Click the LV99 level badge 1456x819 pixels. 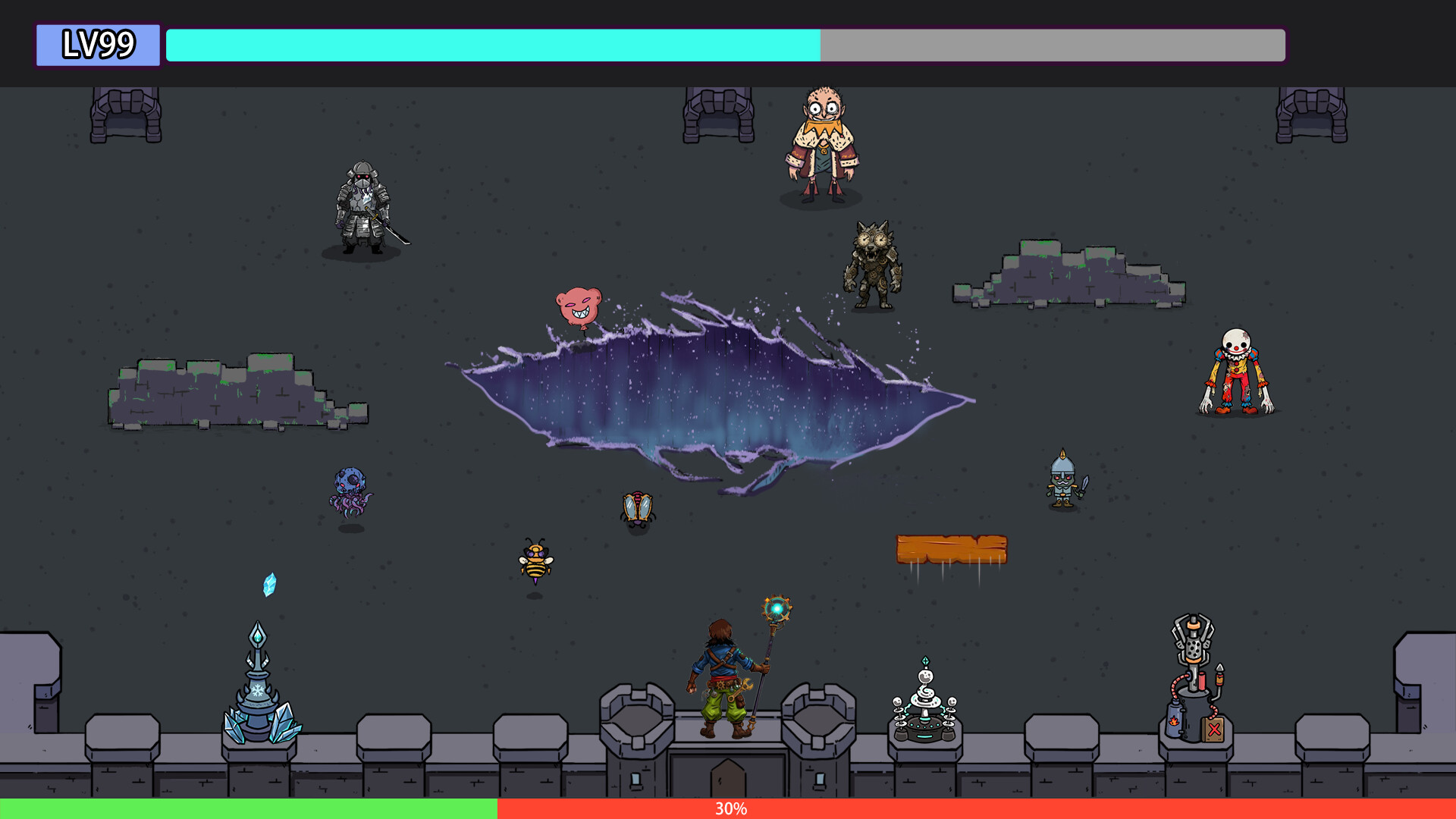(97, 45)
